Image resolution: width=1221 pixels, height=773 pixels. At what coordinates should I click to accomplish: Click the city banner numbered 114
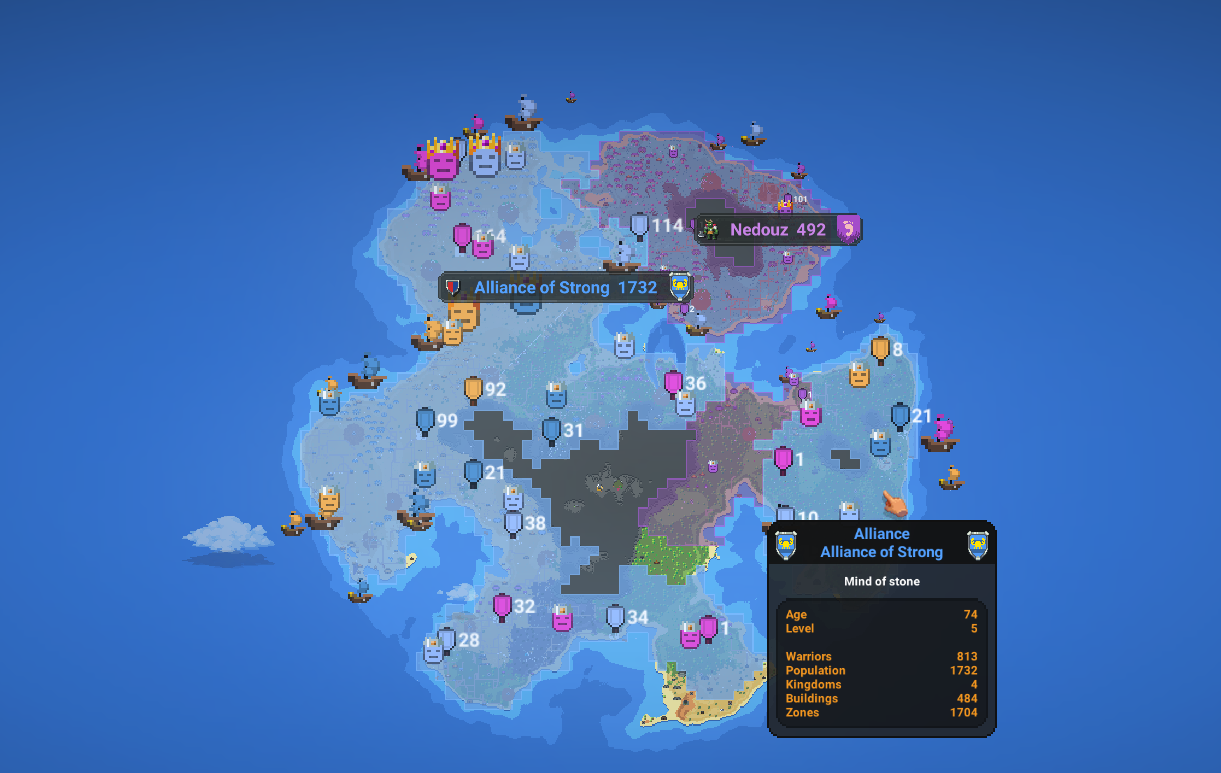(640, 227)
